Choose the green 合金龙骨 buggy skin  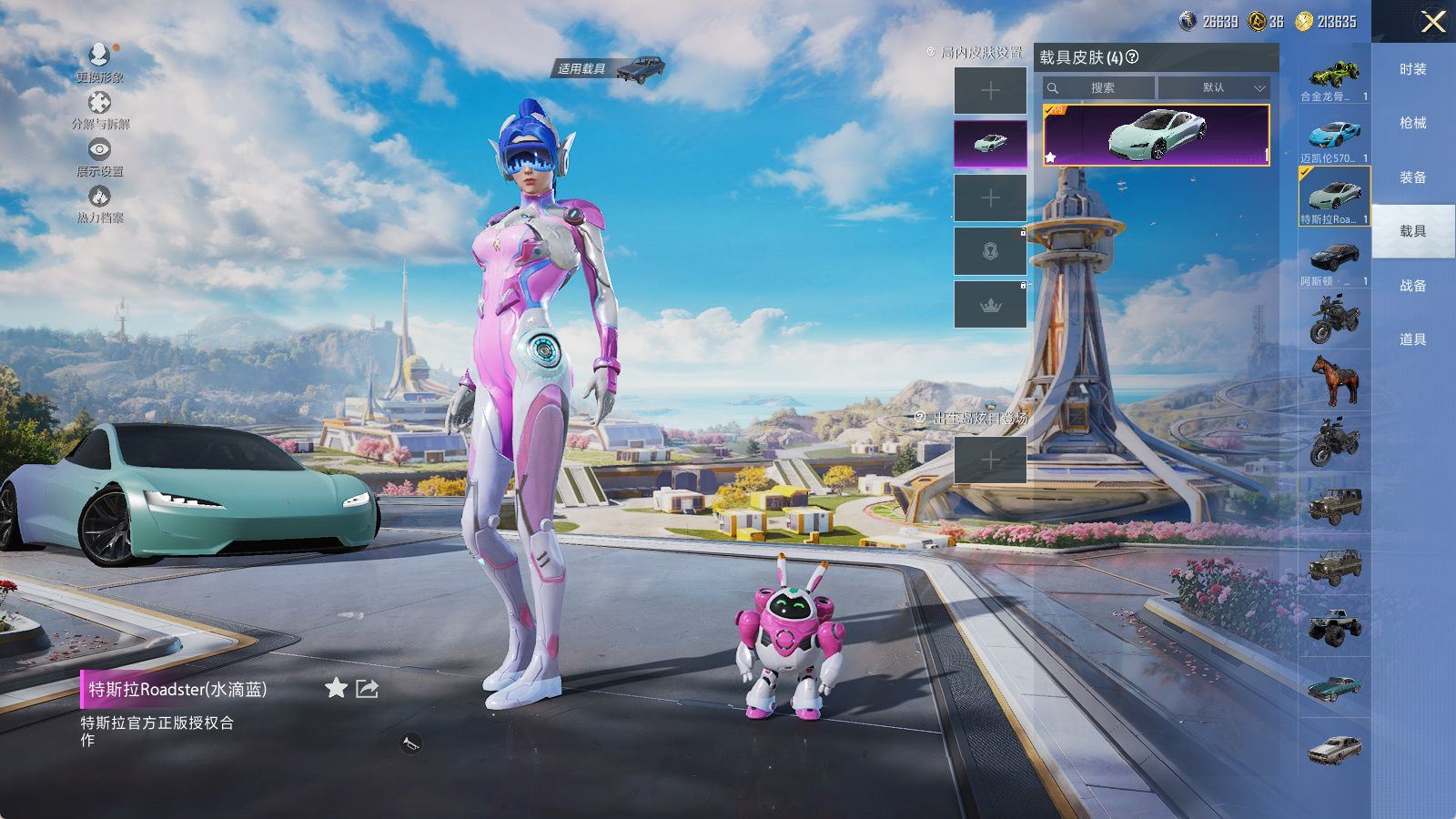[1334, 77]
